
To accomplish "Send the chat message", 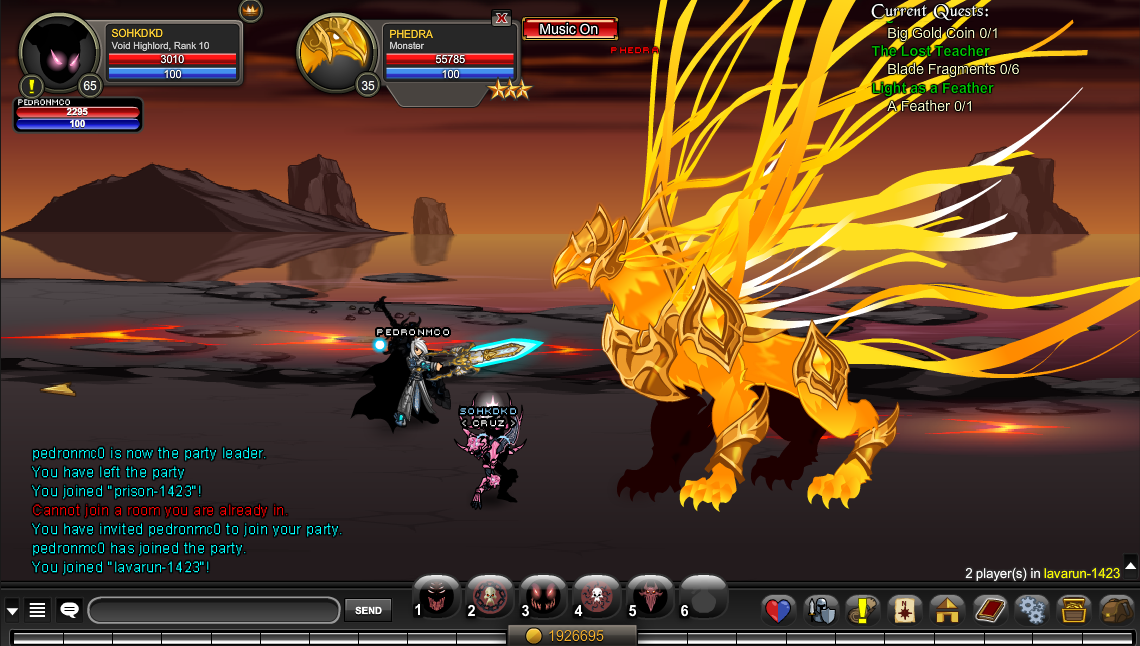I will click(368, 610).
